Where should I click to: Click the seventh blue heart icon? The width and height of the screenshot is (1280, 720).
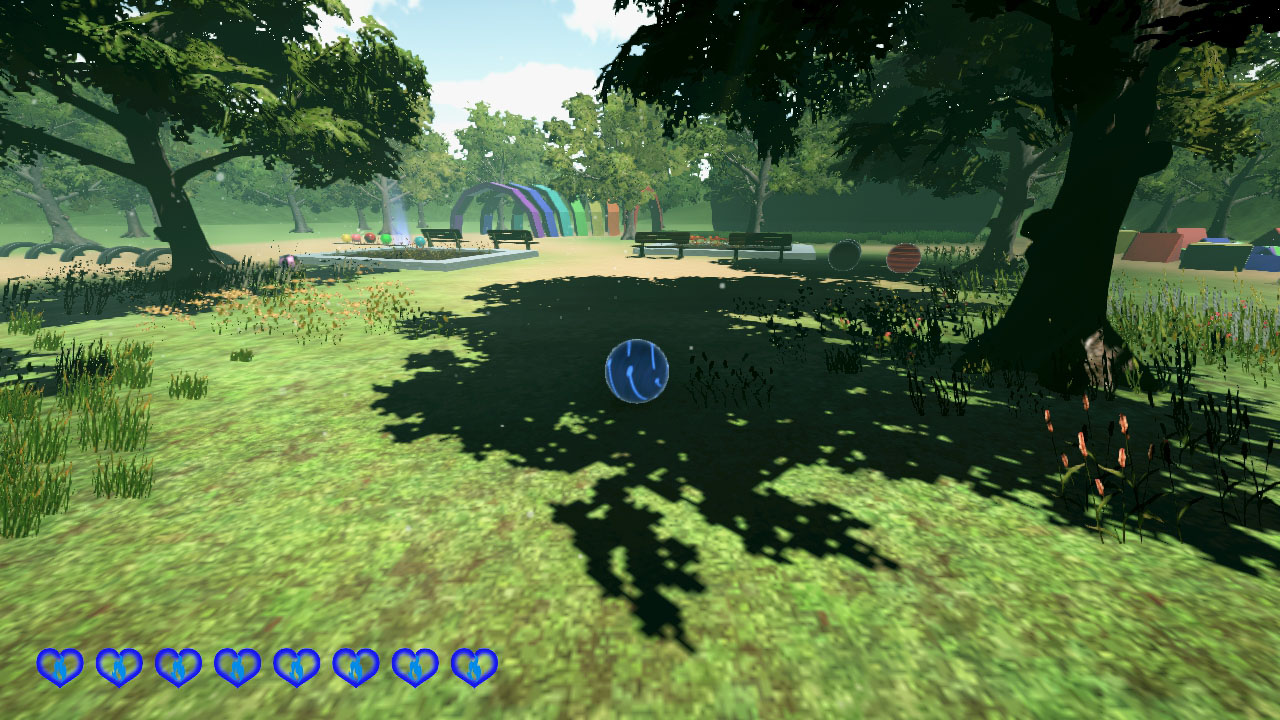pos(416,665)
